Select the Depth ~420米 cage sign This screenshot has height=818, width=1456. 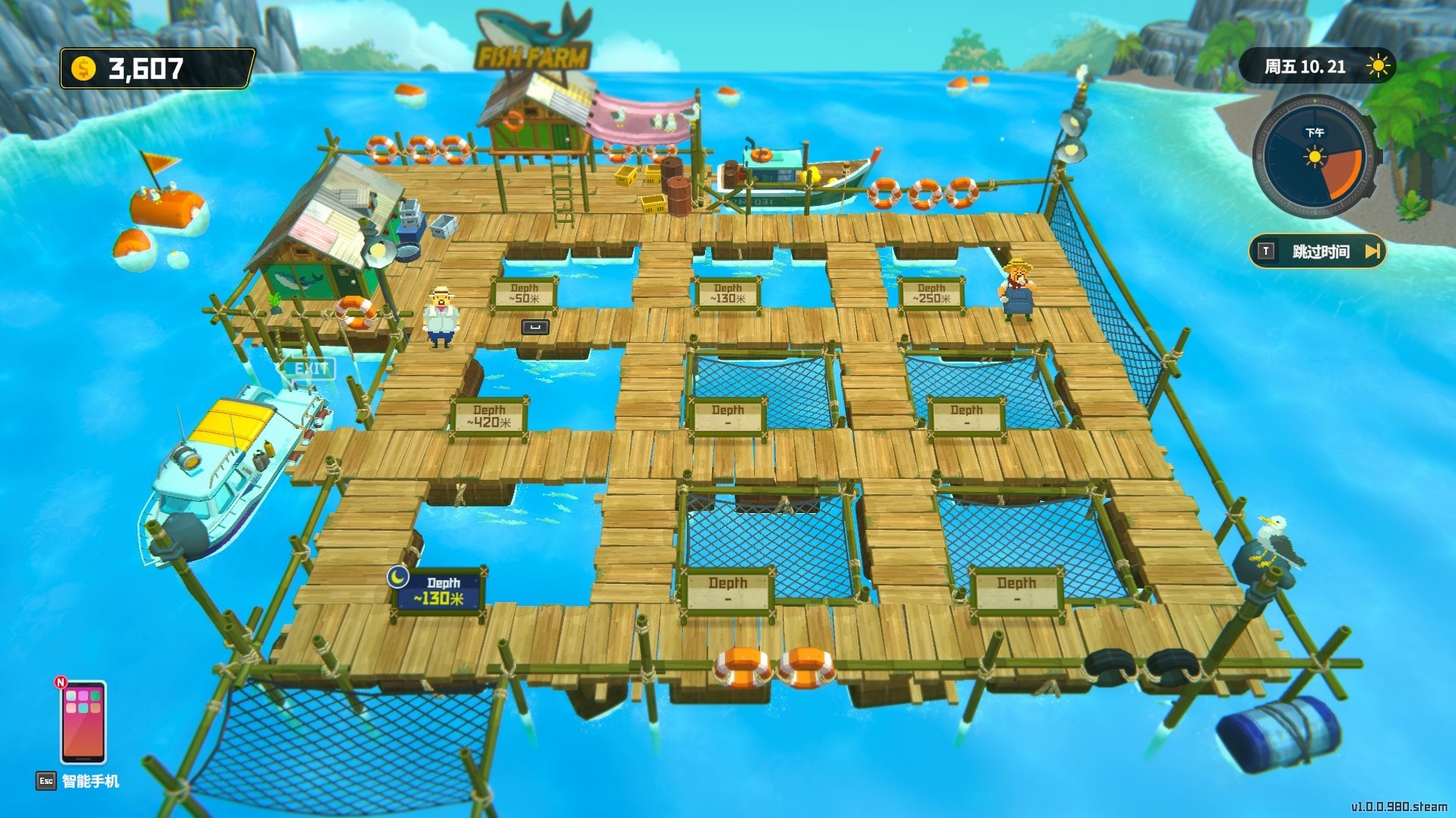(490, 414)
